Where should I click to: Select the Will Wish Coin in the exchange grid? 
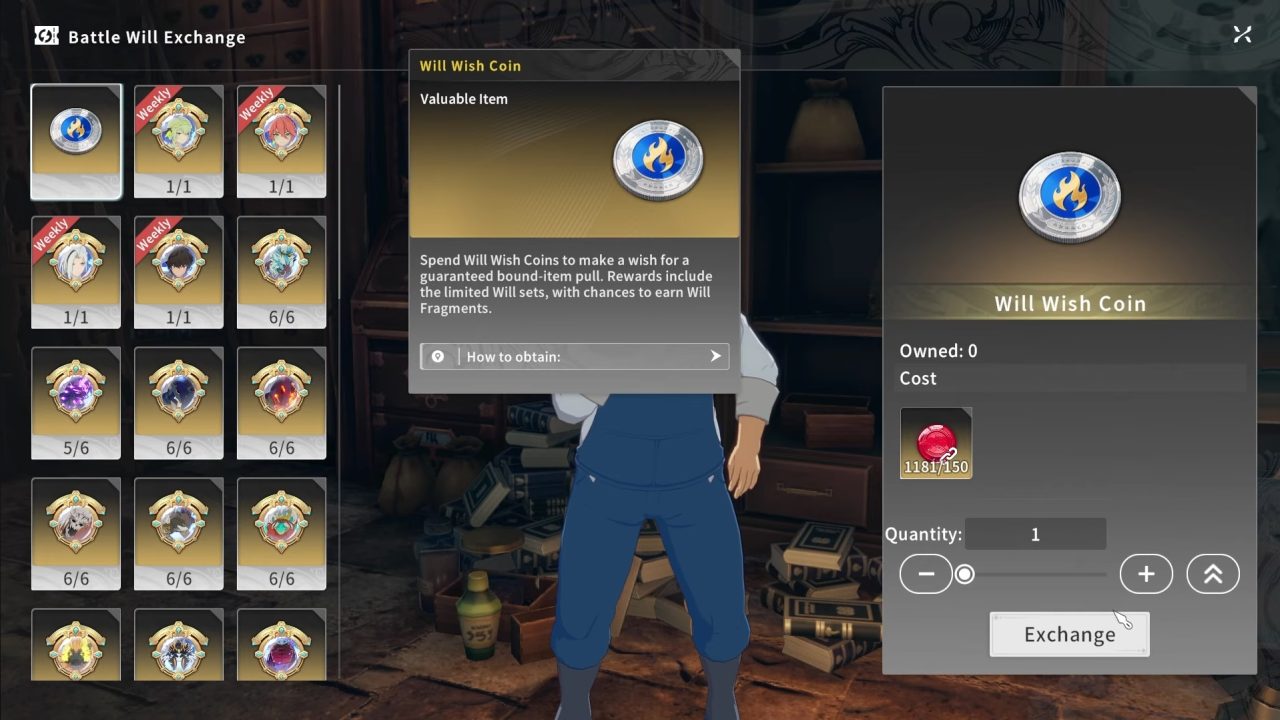point(76,141)
